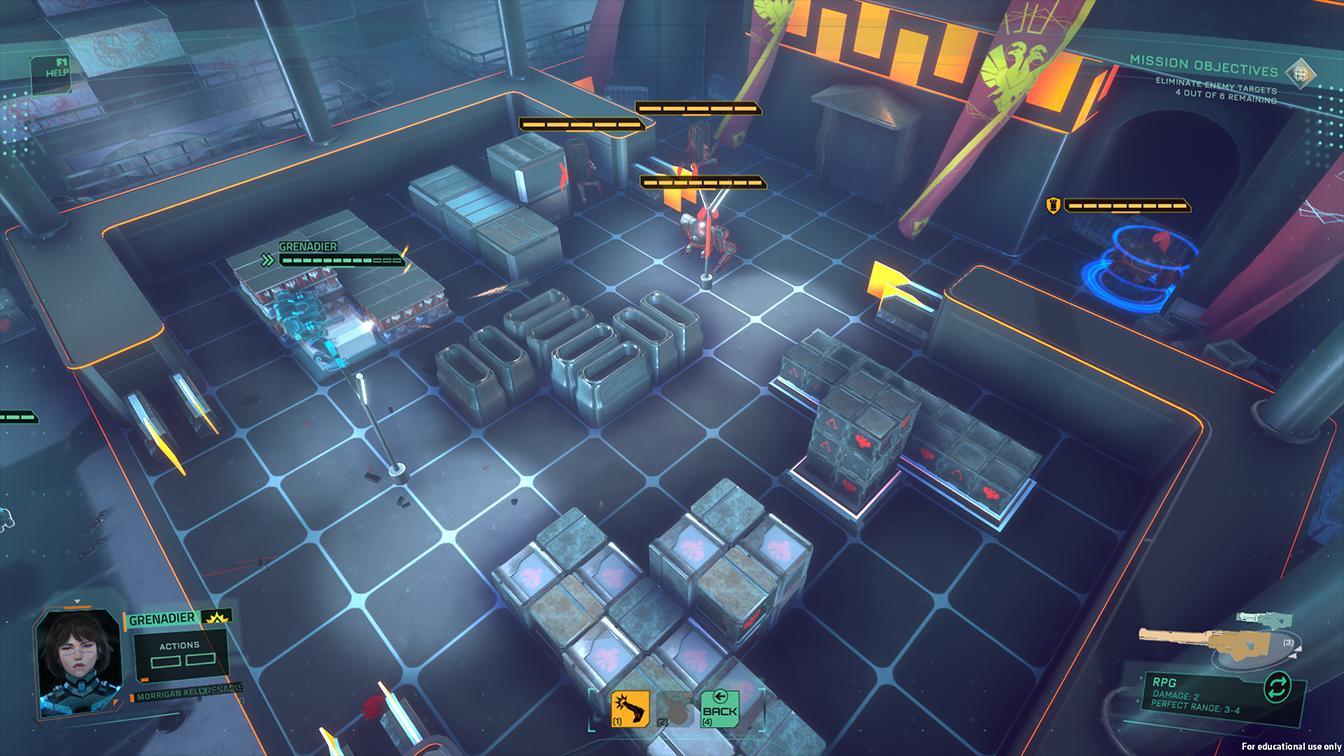Screen dimensions: 1344x756
Task: Click the Grenadier character portrait
Action: tap(76, 661)
